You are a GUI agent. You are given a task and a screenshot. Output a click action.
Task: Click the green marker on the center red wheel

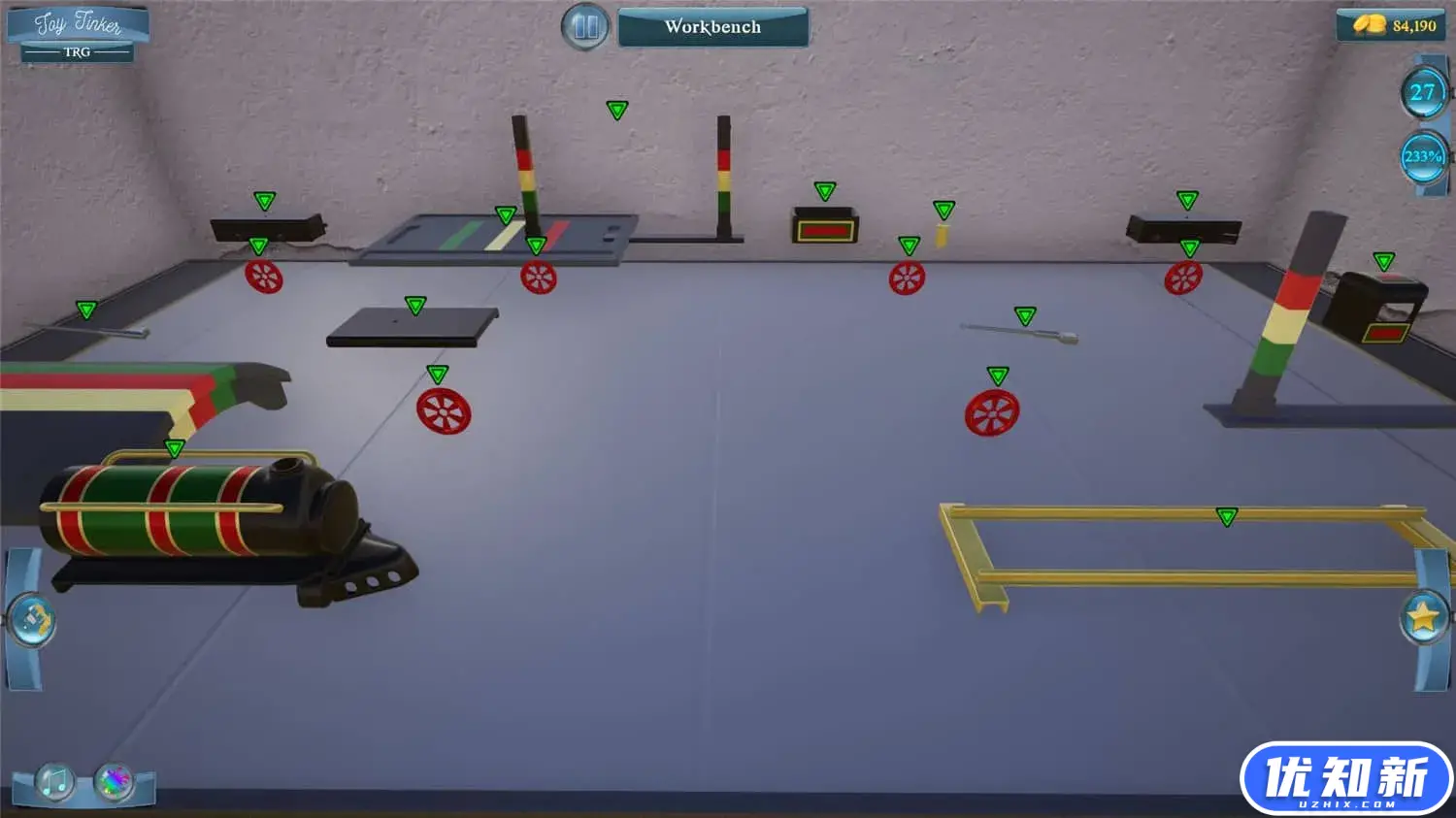(x=909, y=244)
